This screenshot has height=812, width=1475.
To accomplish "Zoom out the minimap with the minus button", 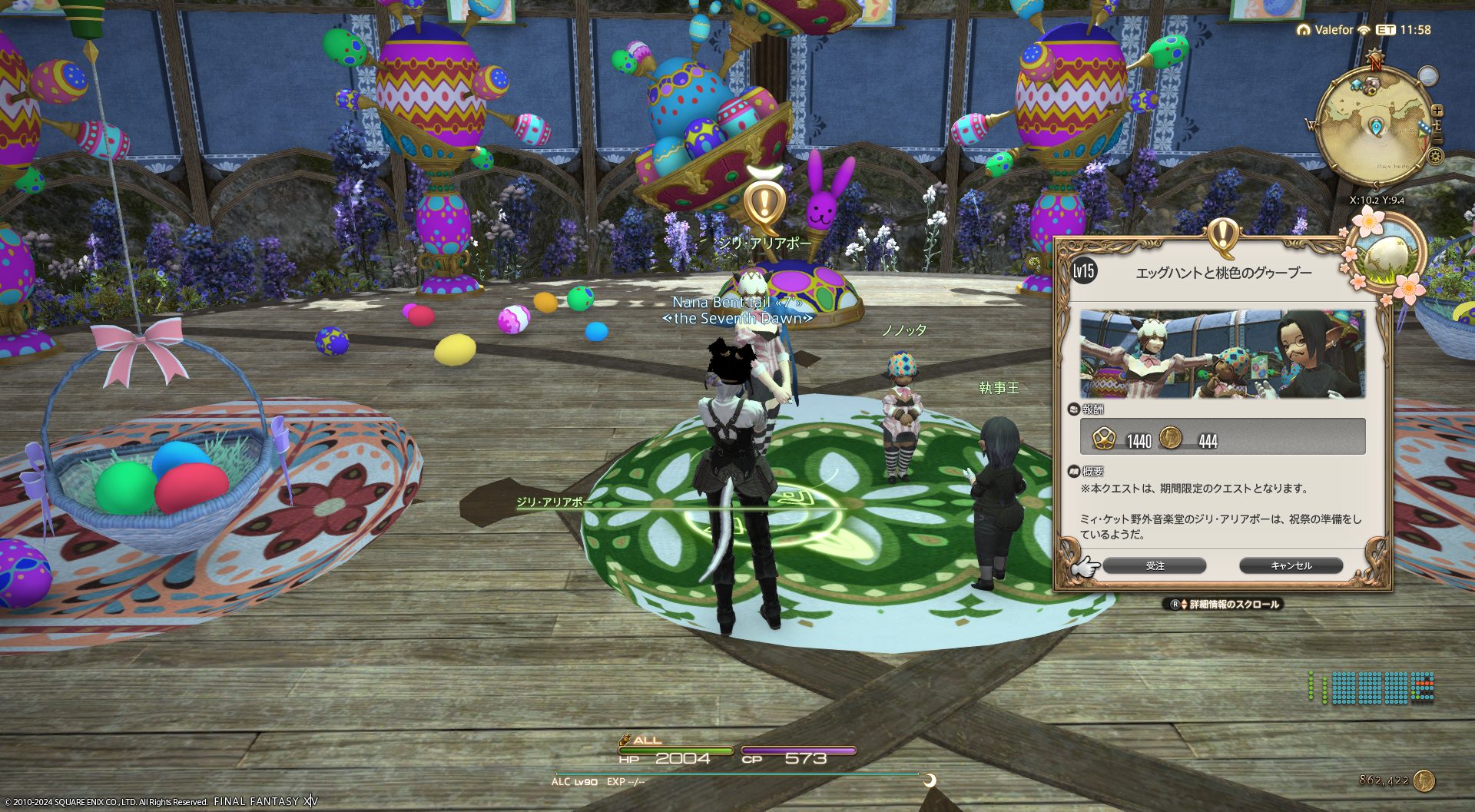I will tap(1437, 139).
